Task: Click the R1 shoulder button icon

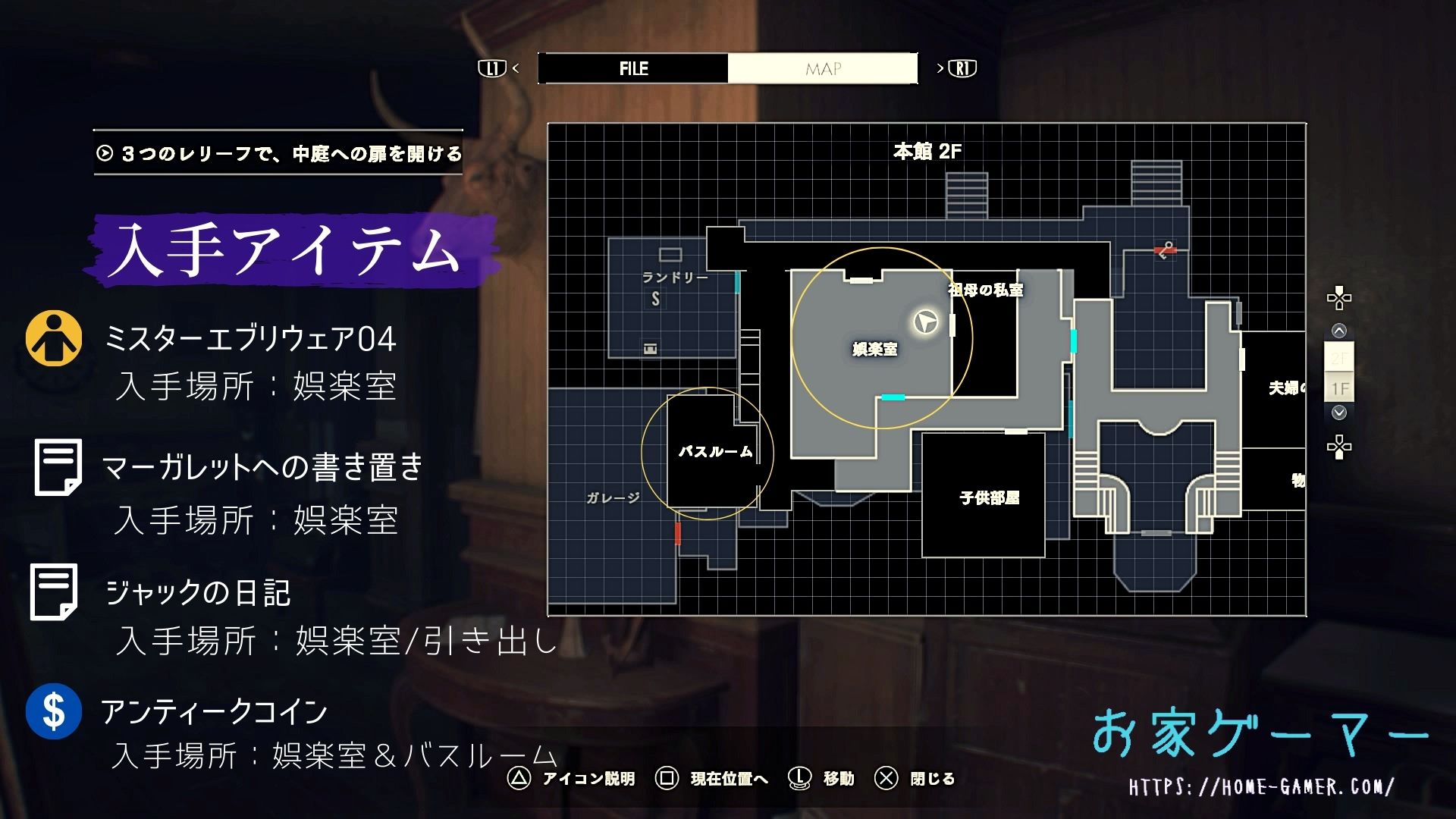Action: (x=961, y=68)
